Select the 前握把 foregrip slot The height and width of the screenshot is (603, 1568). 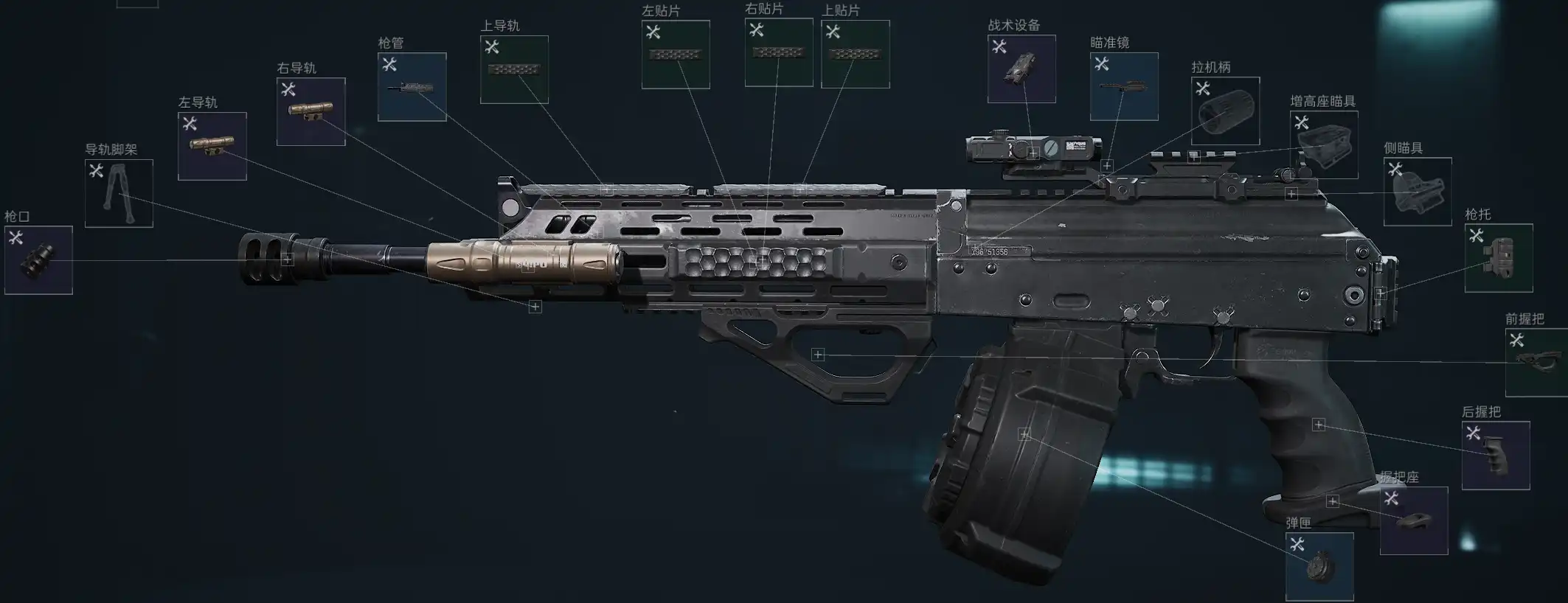tap(1537, 362)
